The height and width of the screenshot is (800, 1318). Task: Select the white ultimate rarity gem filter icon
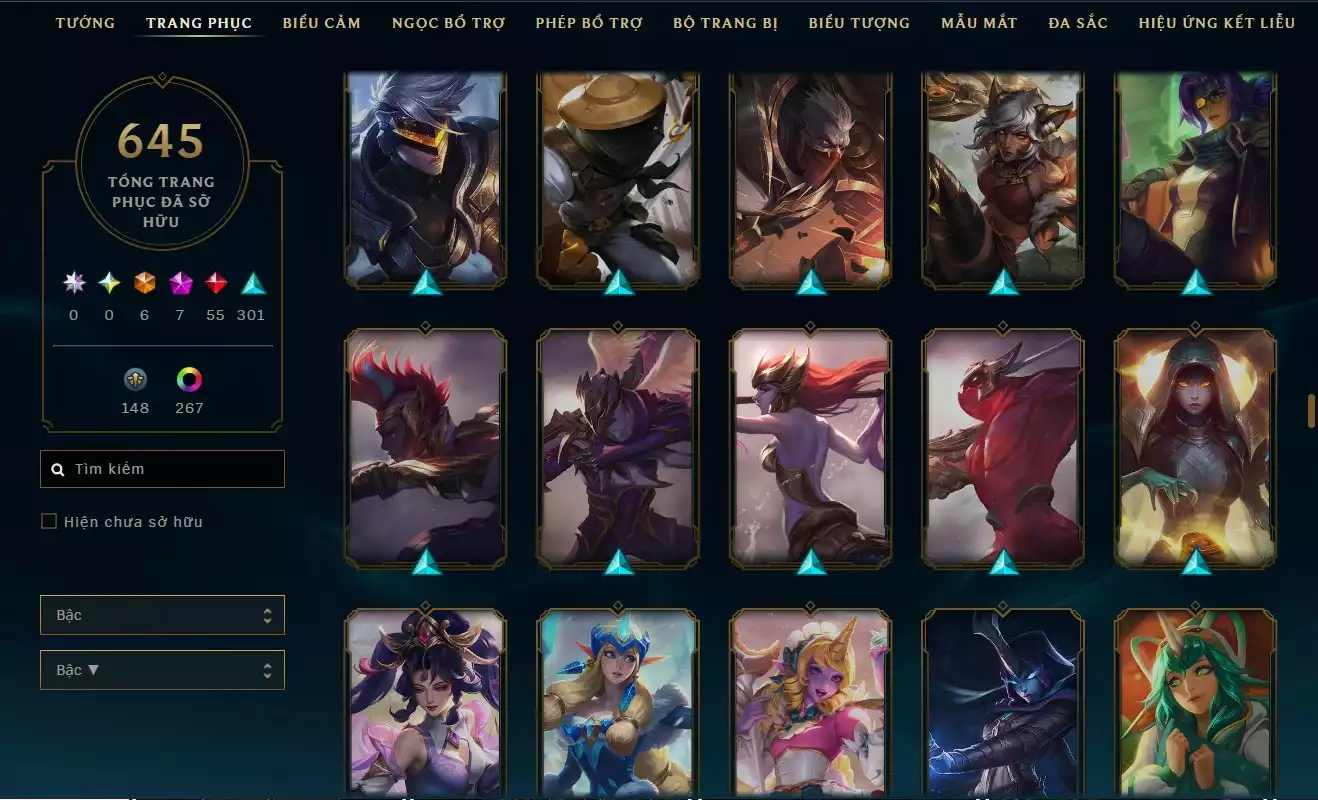click(x=72, y=284)
